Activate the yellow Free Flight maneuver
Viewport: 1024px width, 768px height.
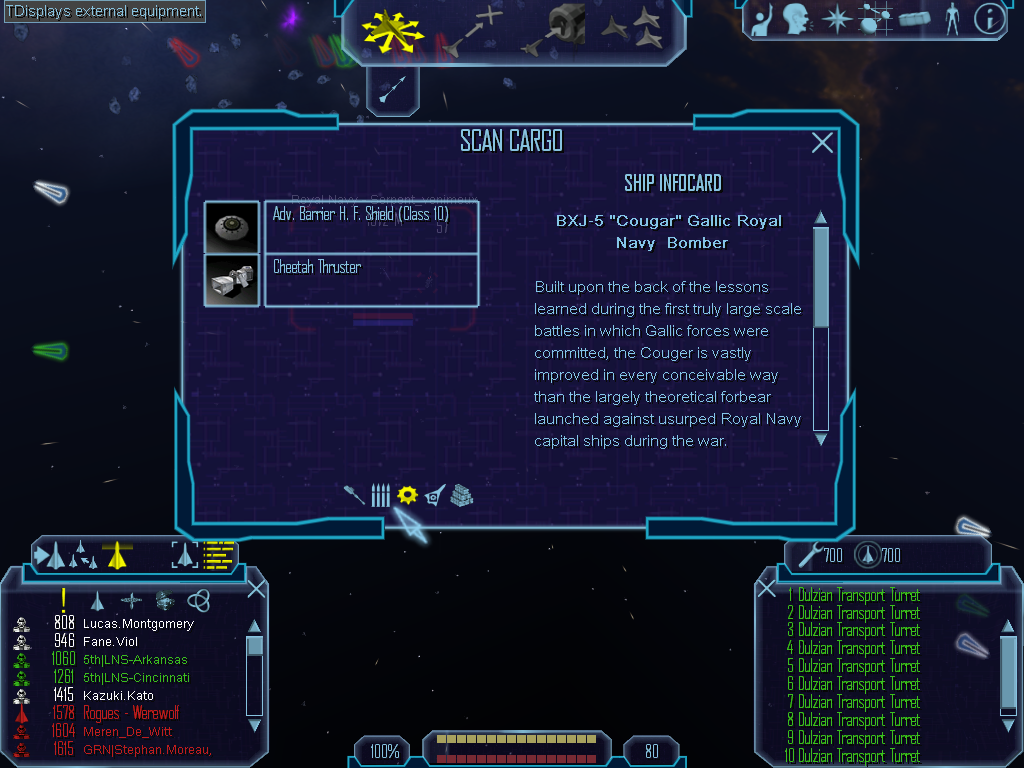[x=392, y=32]
